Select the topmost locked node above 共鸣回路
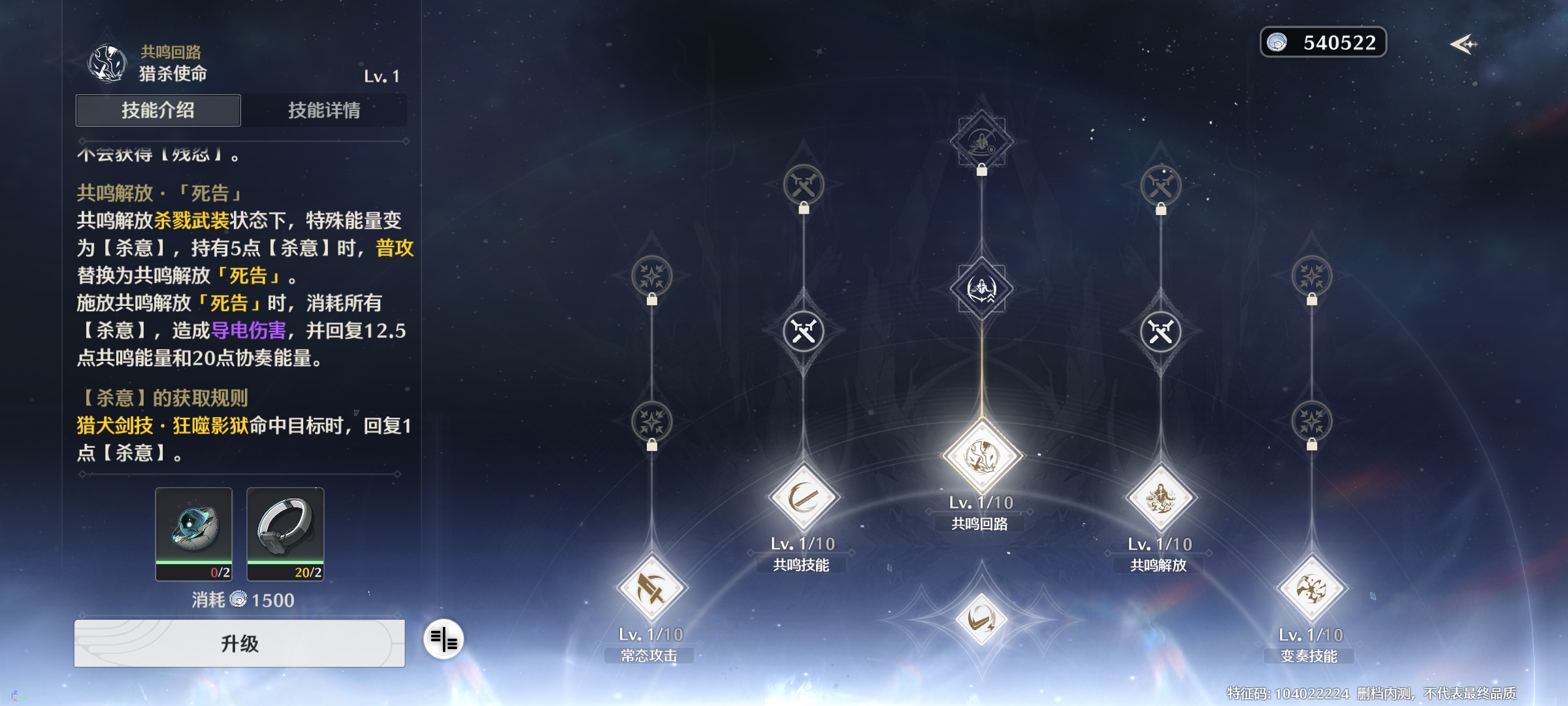Image resolution: width=1568 pixels, height=706 pixels. (981, 141)
